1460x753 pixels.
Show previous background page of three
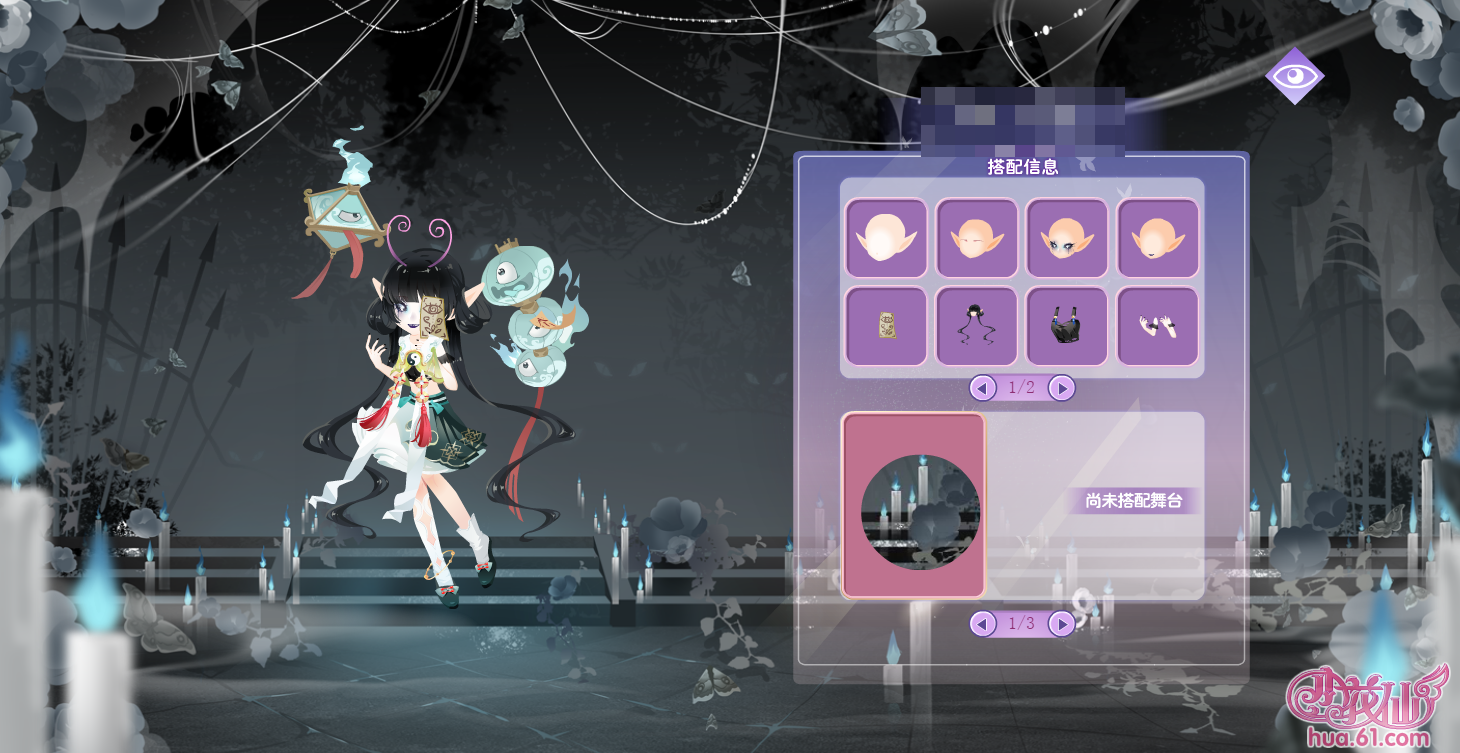[x=984, y=624]
